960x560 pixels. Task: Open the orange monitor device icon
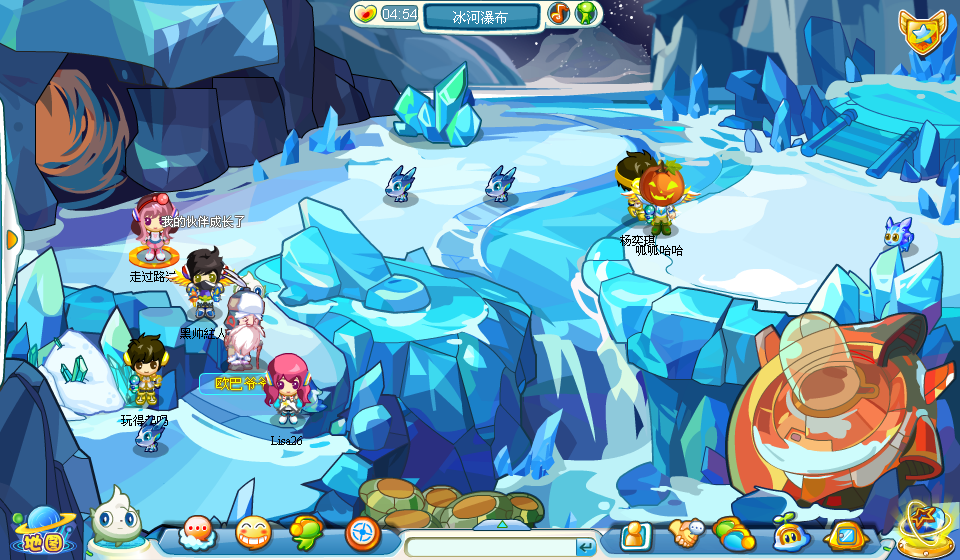point(843,536)
